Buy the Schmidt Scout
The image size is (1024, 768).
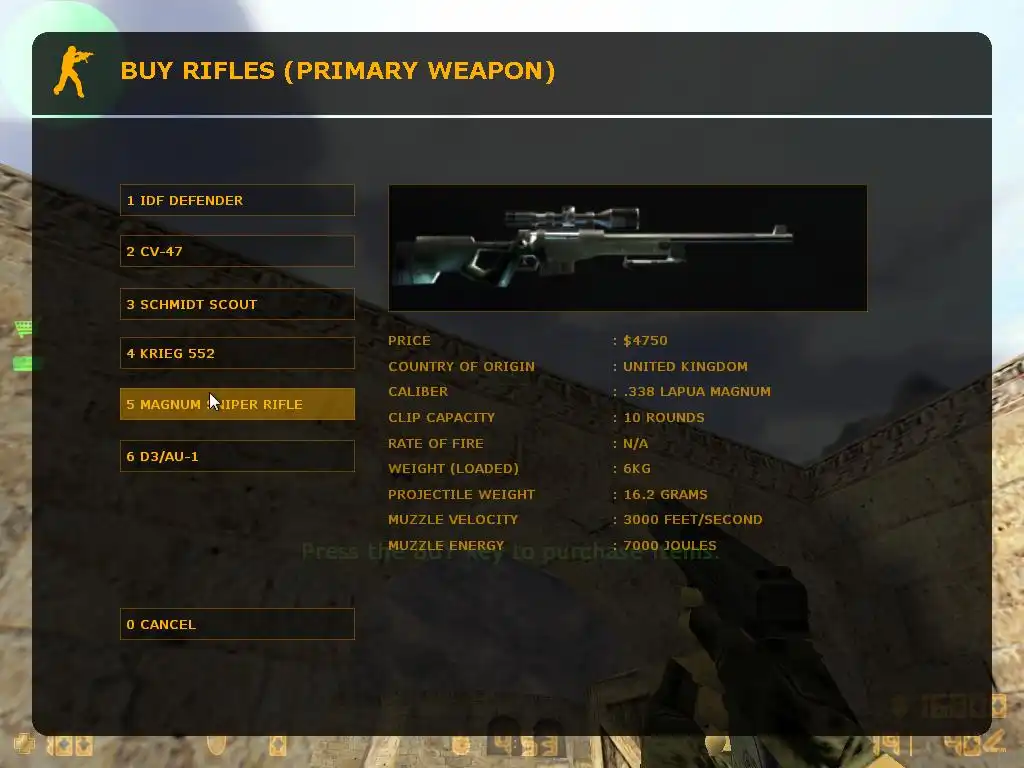(x=237, y=304)
